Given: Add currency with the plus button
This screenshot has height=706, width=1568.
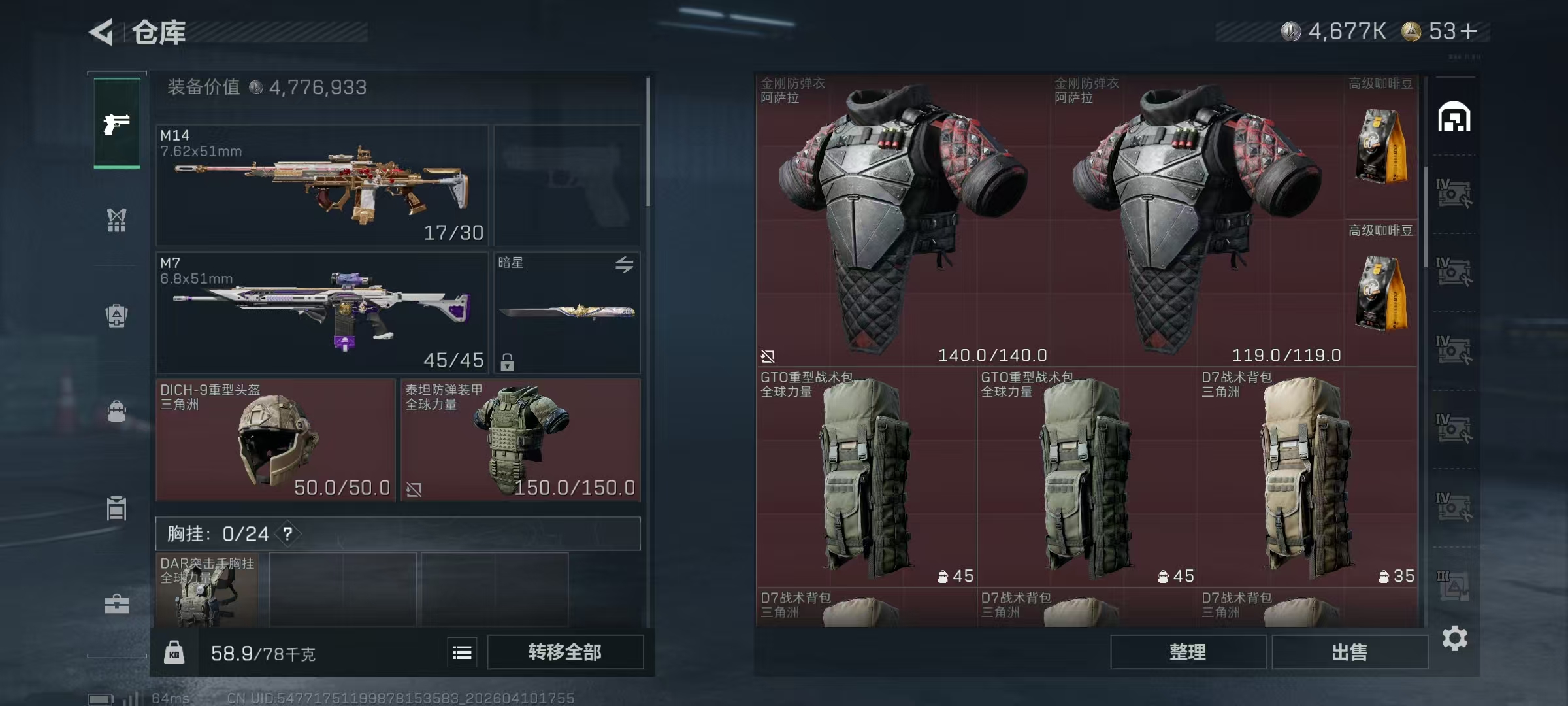Looking at the screenshot, I should pos(1469,31).
